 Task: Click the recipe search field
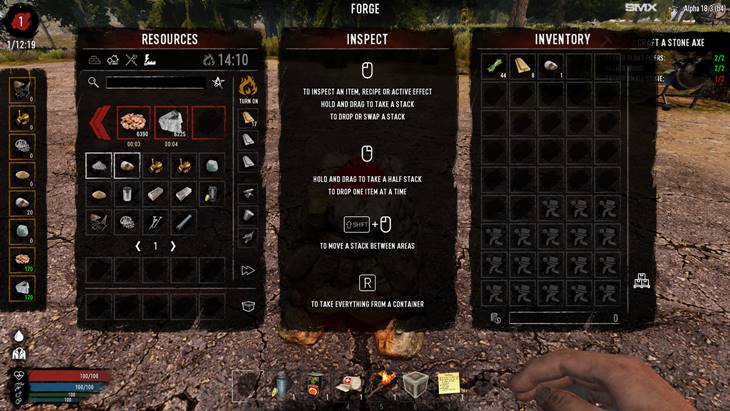(x=153, y=83)
